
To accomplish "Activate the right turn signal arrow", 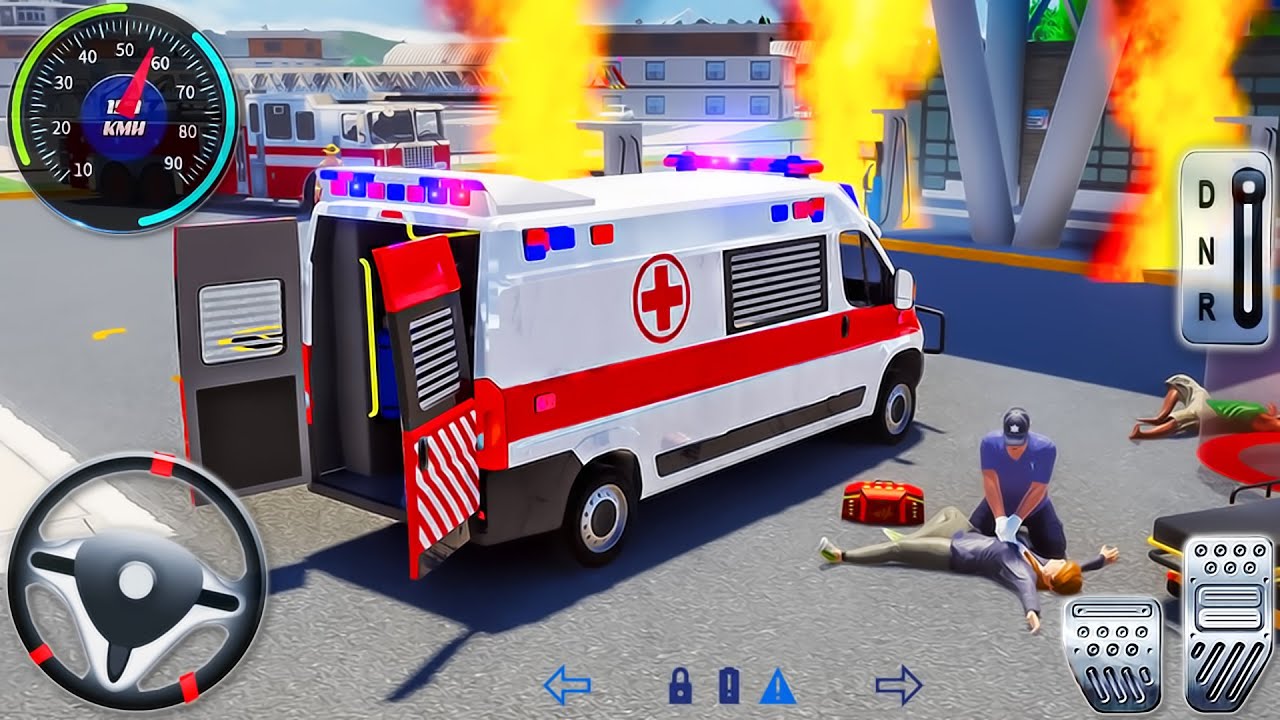I will [x=897, y=686].
